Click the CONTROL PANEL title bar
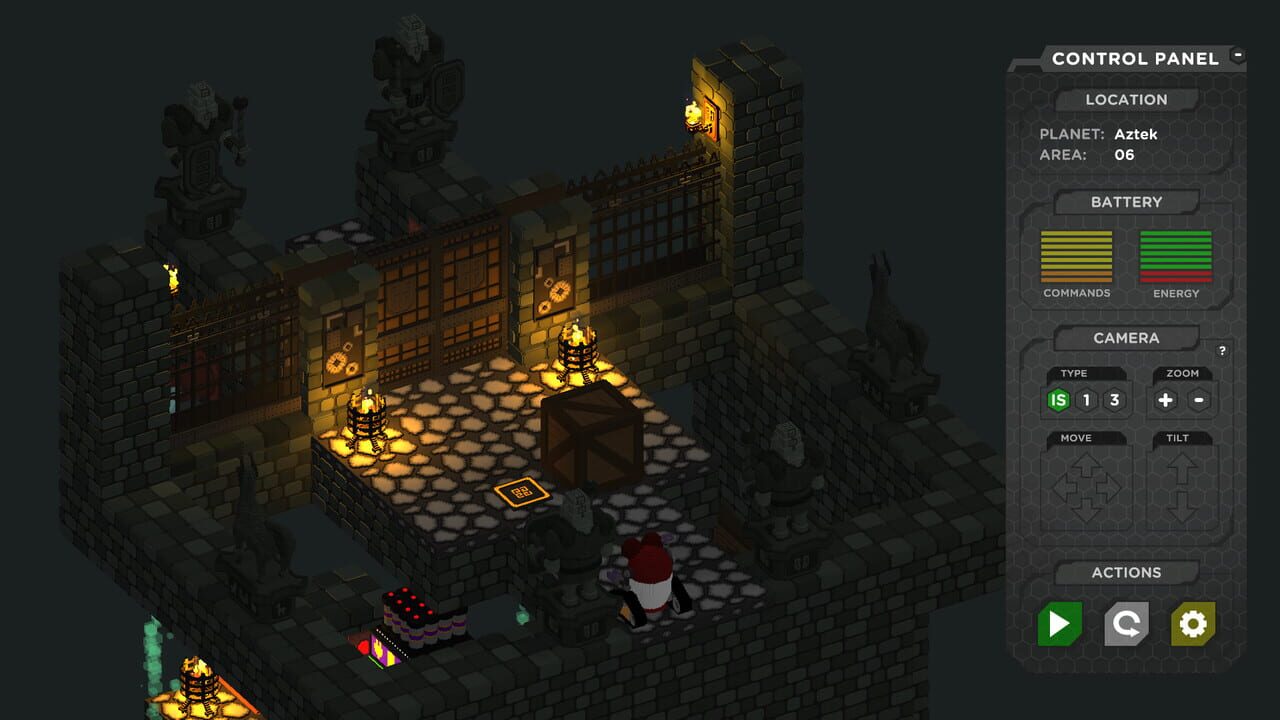 pos(1136,58)
